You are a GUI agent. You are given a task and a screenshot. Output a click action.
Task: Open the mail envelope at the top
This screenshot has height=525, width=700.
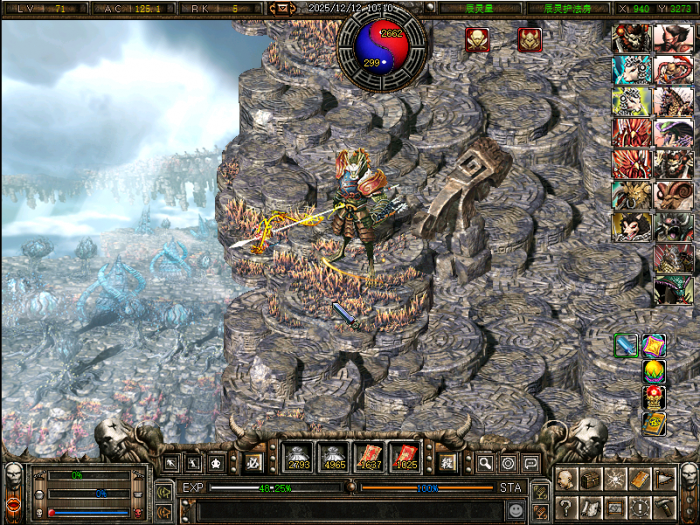(281, 8)
